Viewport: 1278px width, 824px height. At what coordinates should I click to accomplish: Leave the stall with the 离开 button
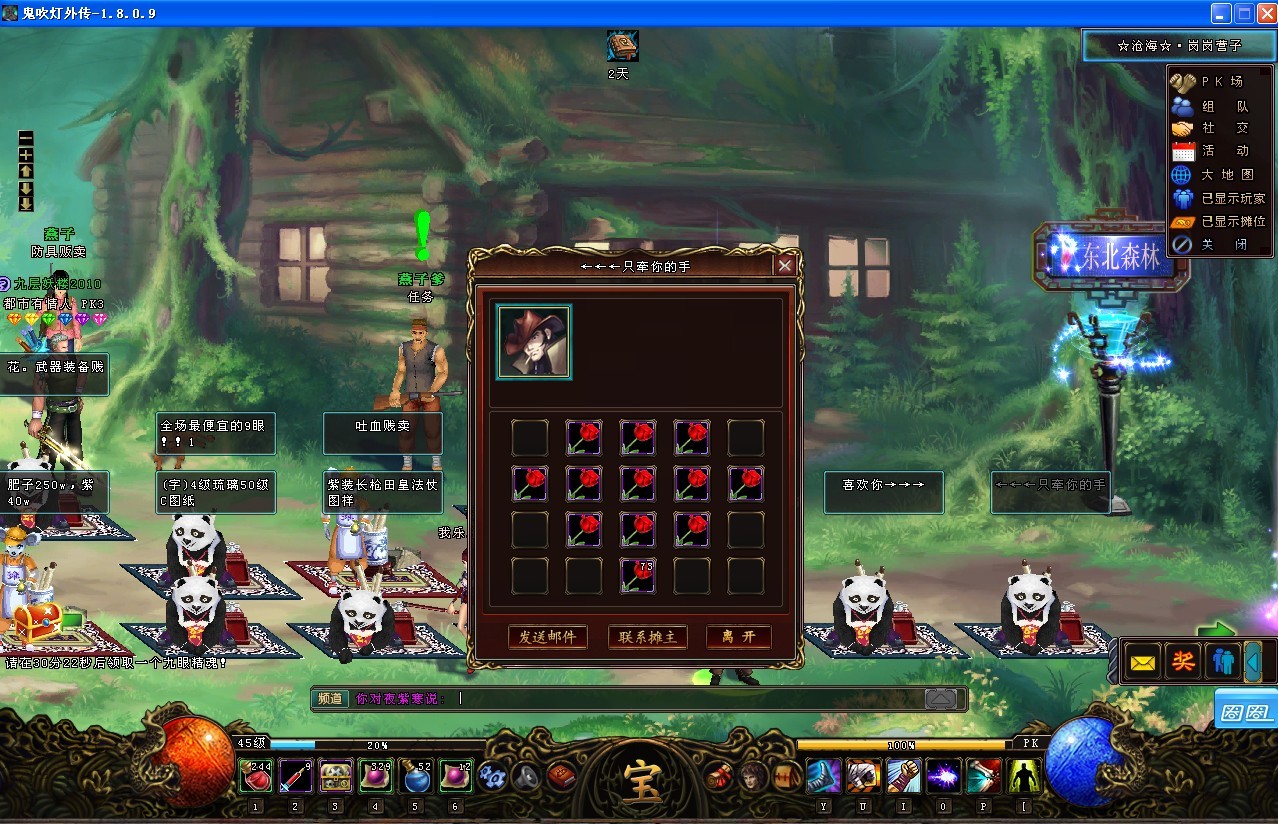[738, 637]
